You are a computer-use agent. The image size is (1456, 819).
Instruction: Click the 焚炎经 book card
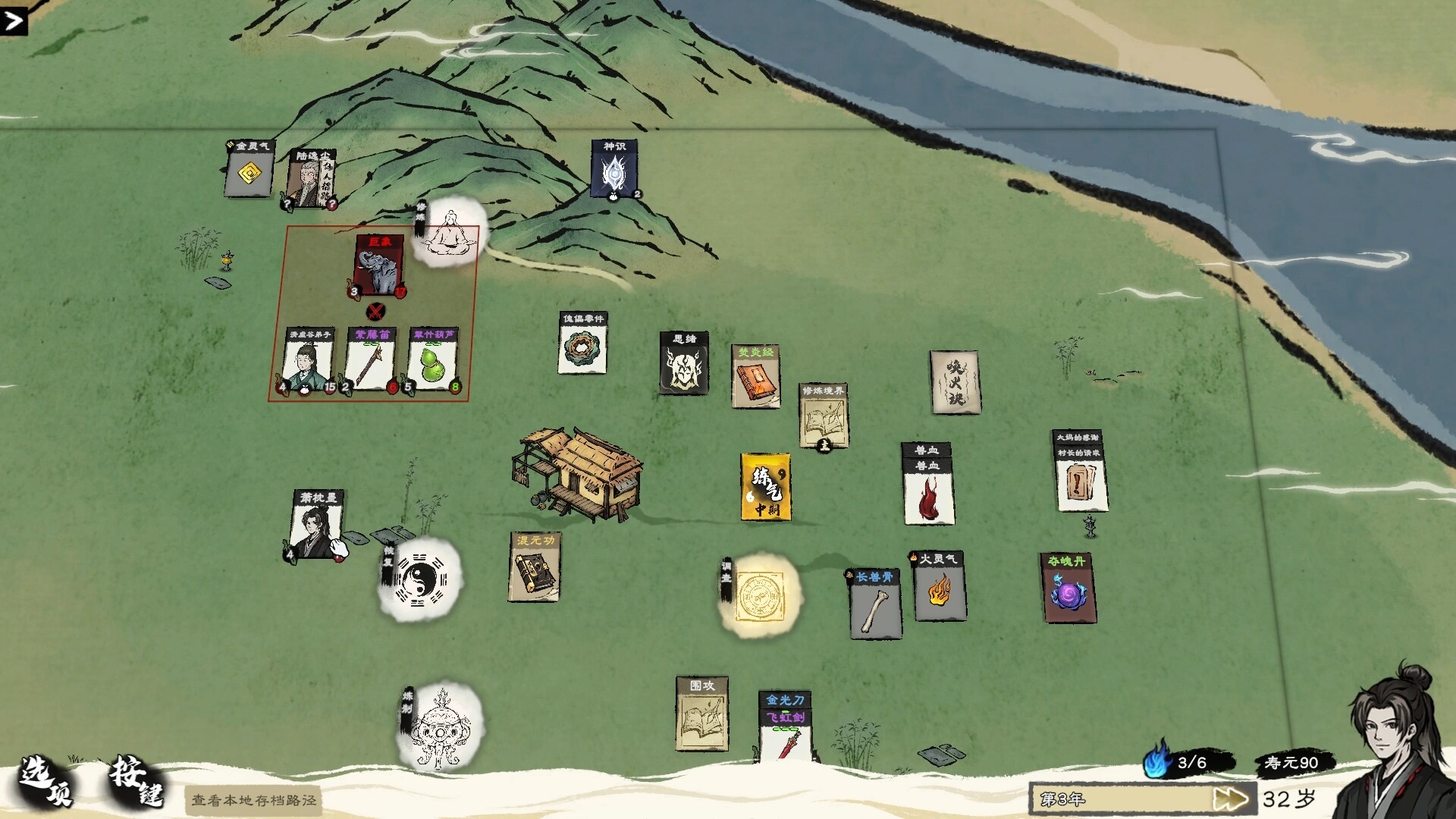pos(755,377)
